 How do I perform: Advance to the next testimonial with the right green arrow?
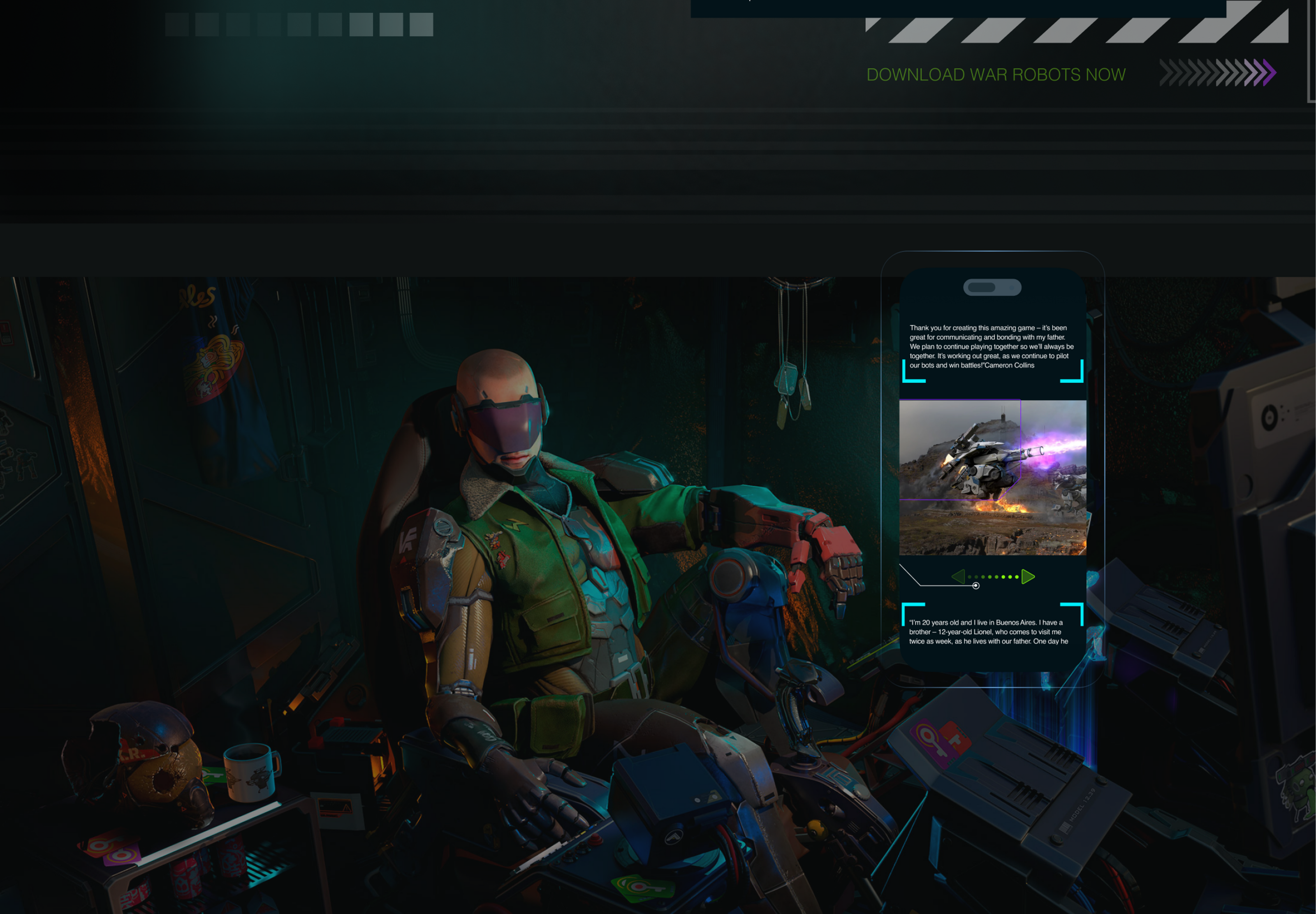click(1028, 577)
